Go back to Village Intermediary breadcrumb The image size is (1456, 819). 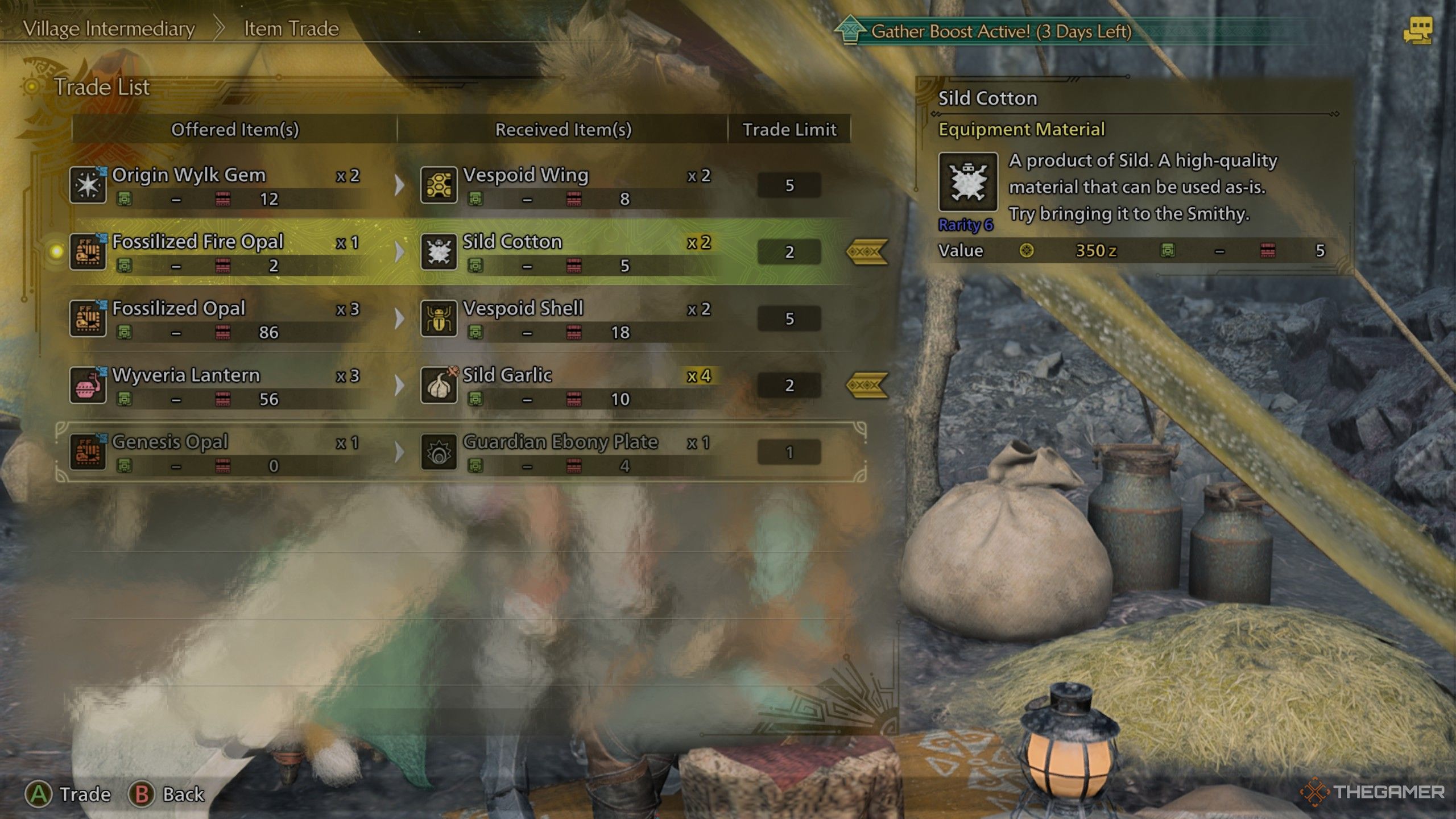point(109,28)
